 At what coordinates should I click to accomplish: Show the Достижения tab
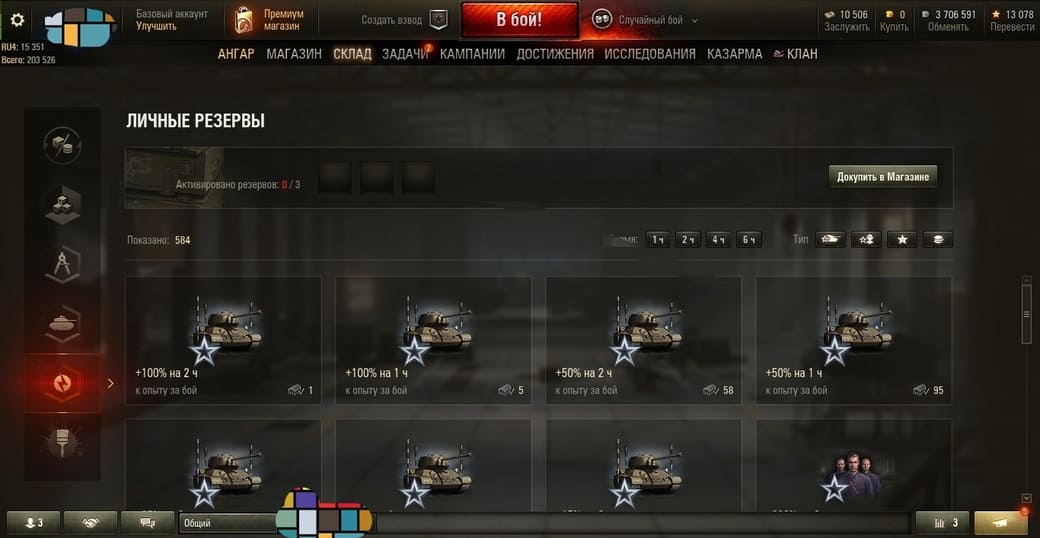pyautogui.click(x=555, y=54)
